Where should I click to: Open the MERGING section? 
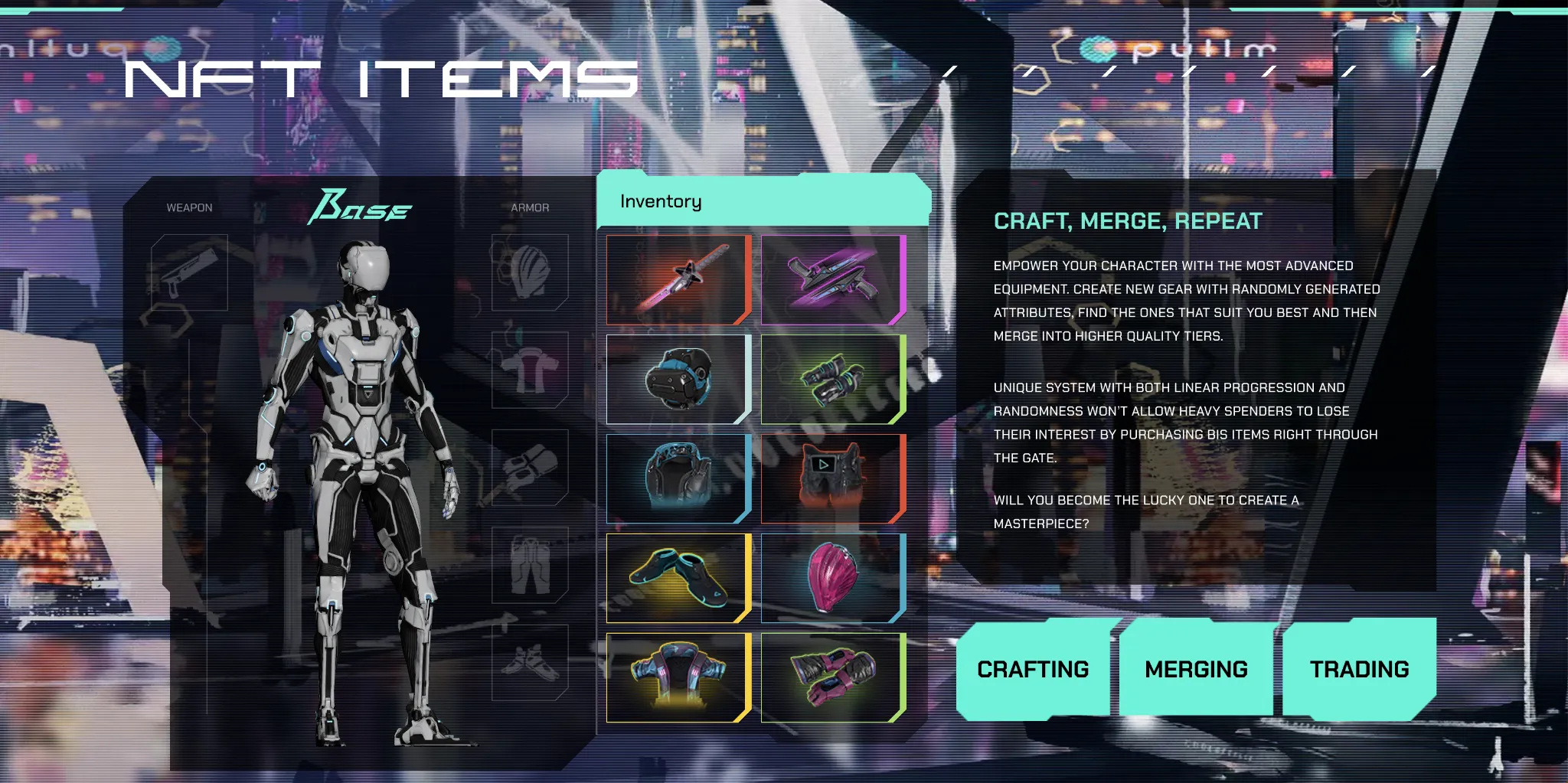click(x=1197, y=668)
